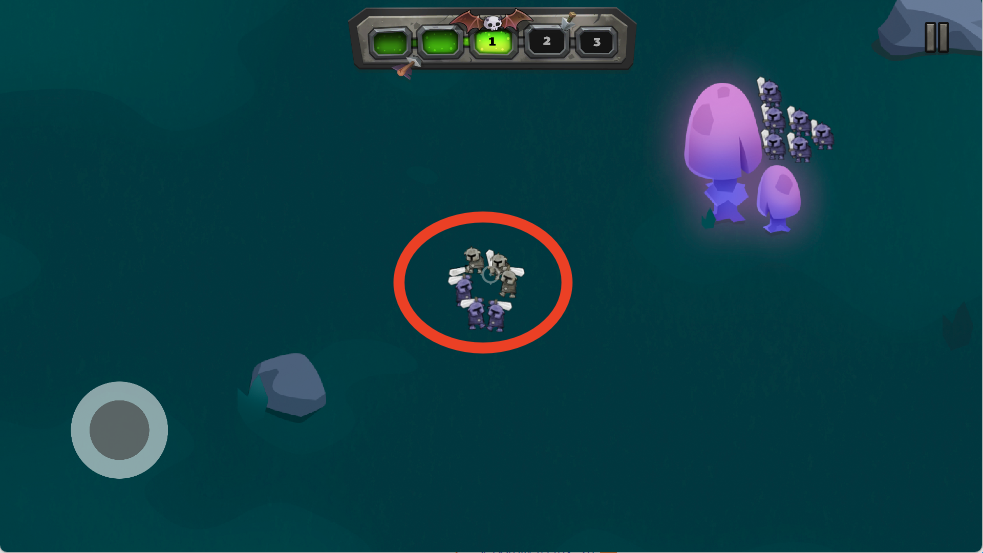Tap the virtual joystick thumb pad
Image resolution: width=983 pixels, height=553 pixels.
click(x=119, y=430)
